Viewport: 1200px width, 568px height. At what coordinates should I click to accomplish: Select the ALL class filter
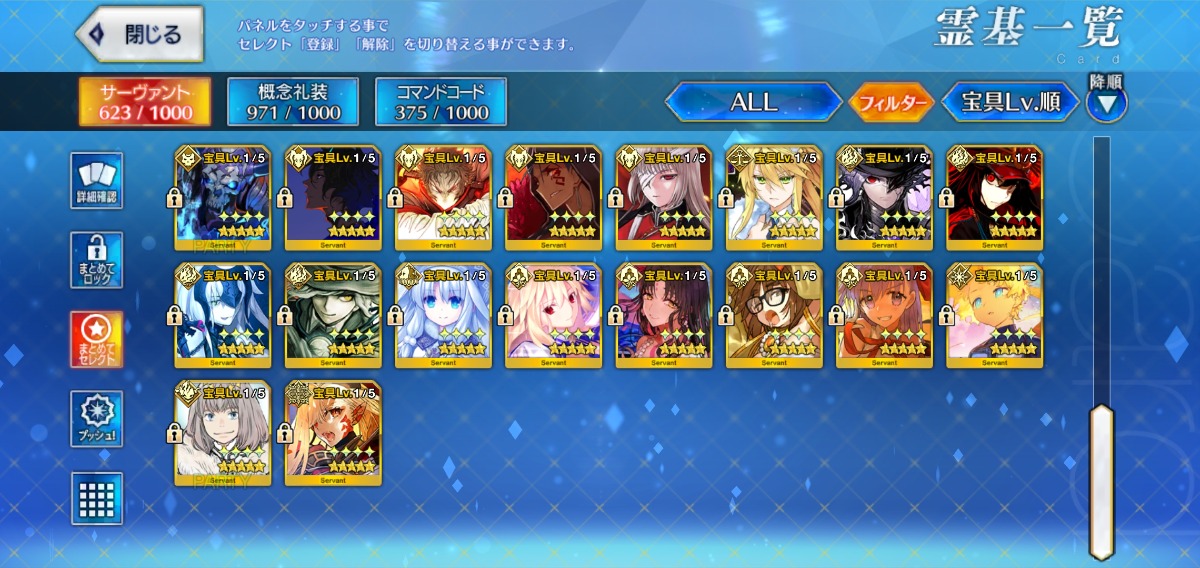click(x=753, y=102)
